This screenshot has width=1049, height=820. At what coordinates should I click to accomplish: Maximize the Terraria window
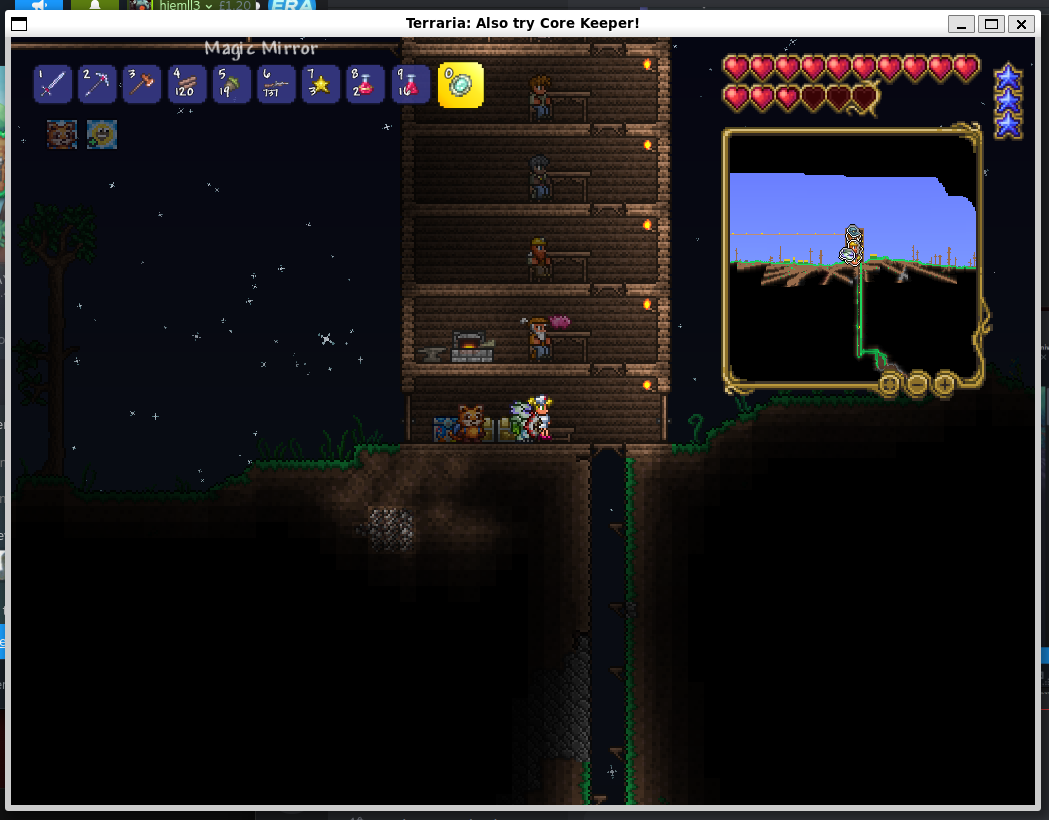click(991, 24)
